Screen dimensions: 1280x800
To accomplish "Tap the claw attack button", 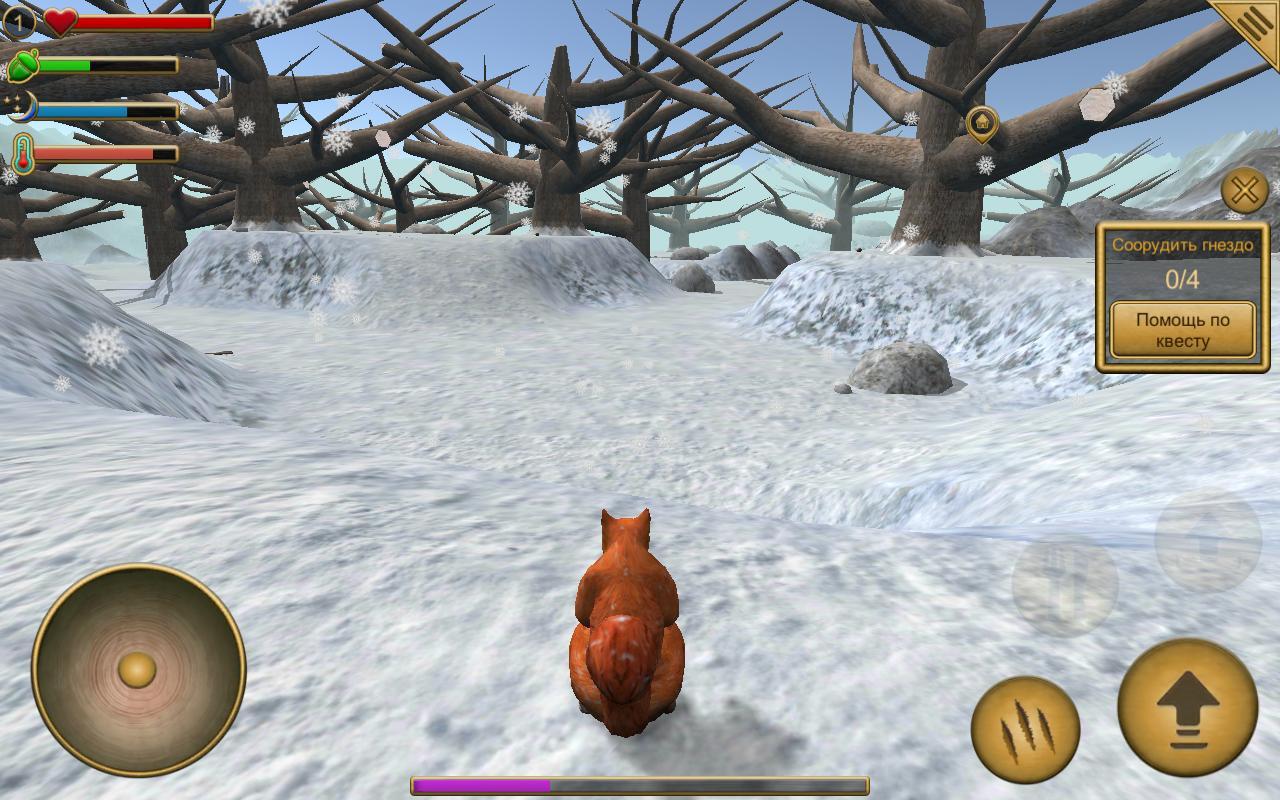I will click(x=1028, y=729).
